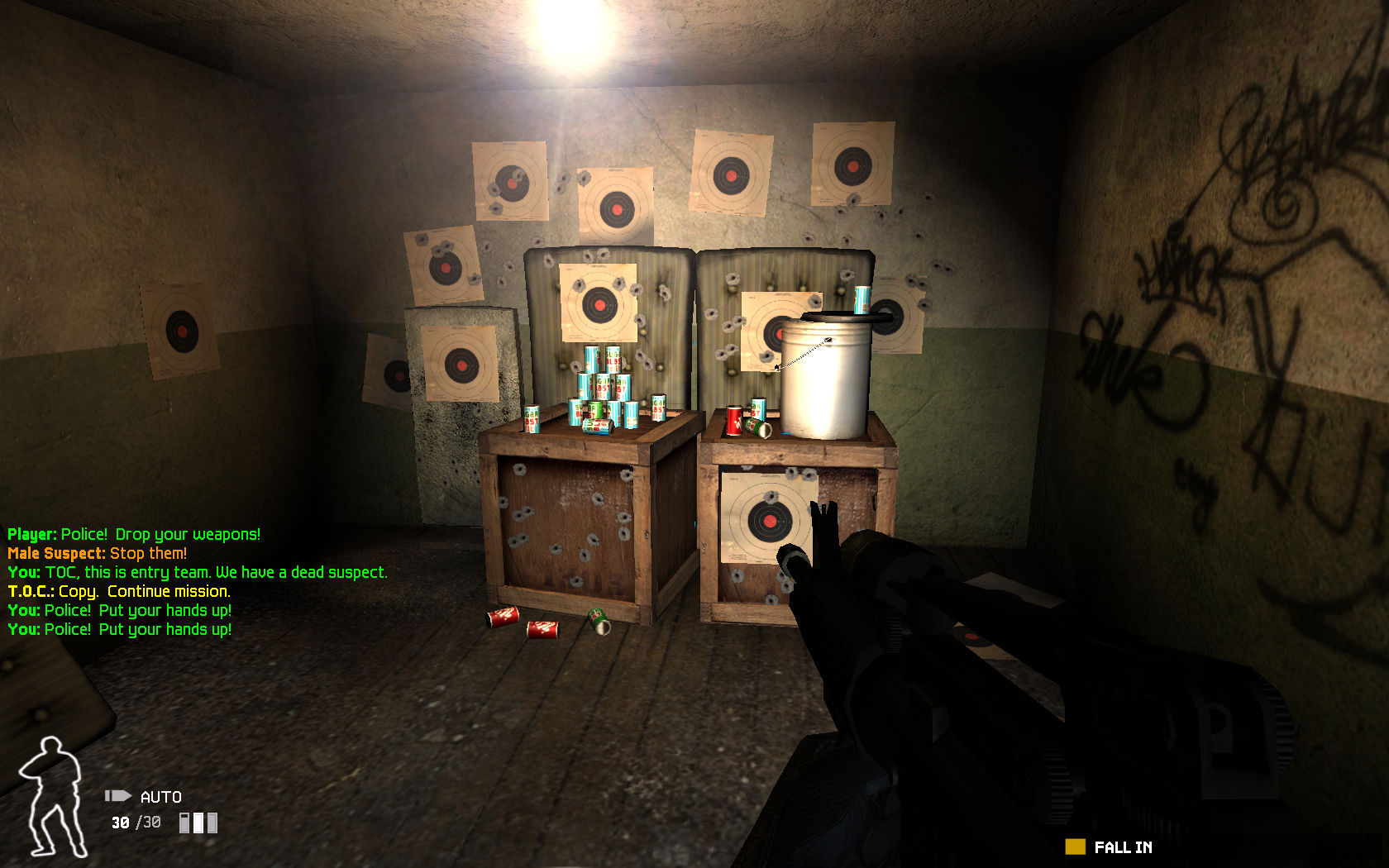Click the AUTO fire mode label
The image size is (1389, 868).
pyautogui.click(x=160, y=797)
